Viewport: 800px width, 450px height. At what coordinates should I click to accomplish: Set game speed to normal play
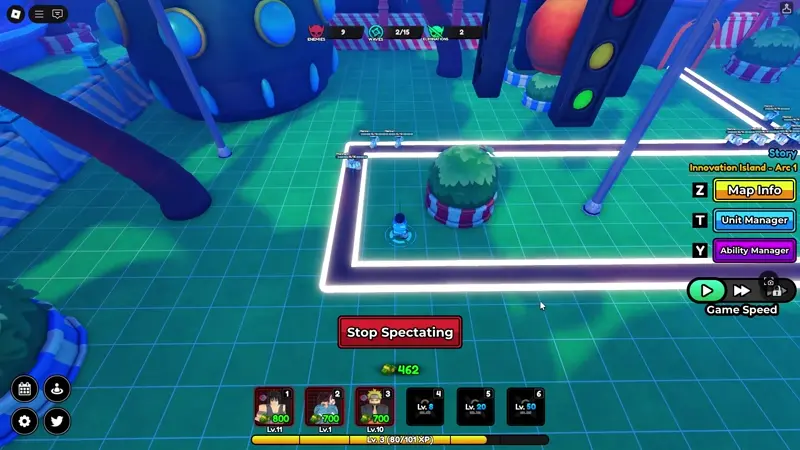coord(707,290)
